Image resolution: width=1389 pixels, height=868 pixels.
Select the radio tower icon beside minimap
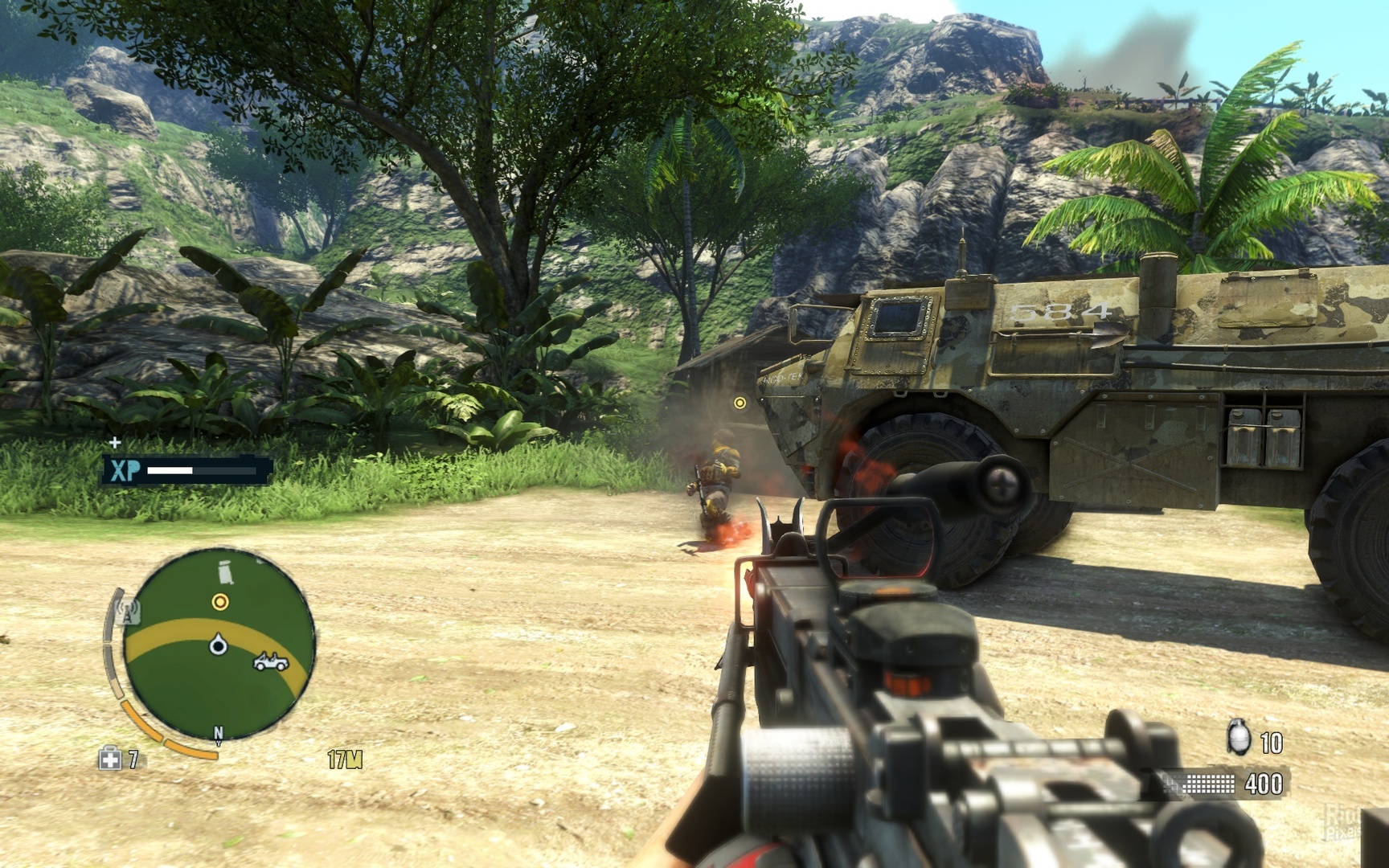pos(128,611)
